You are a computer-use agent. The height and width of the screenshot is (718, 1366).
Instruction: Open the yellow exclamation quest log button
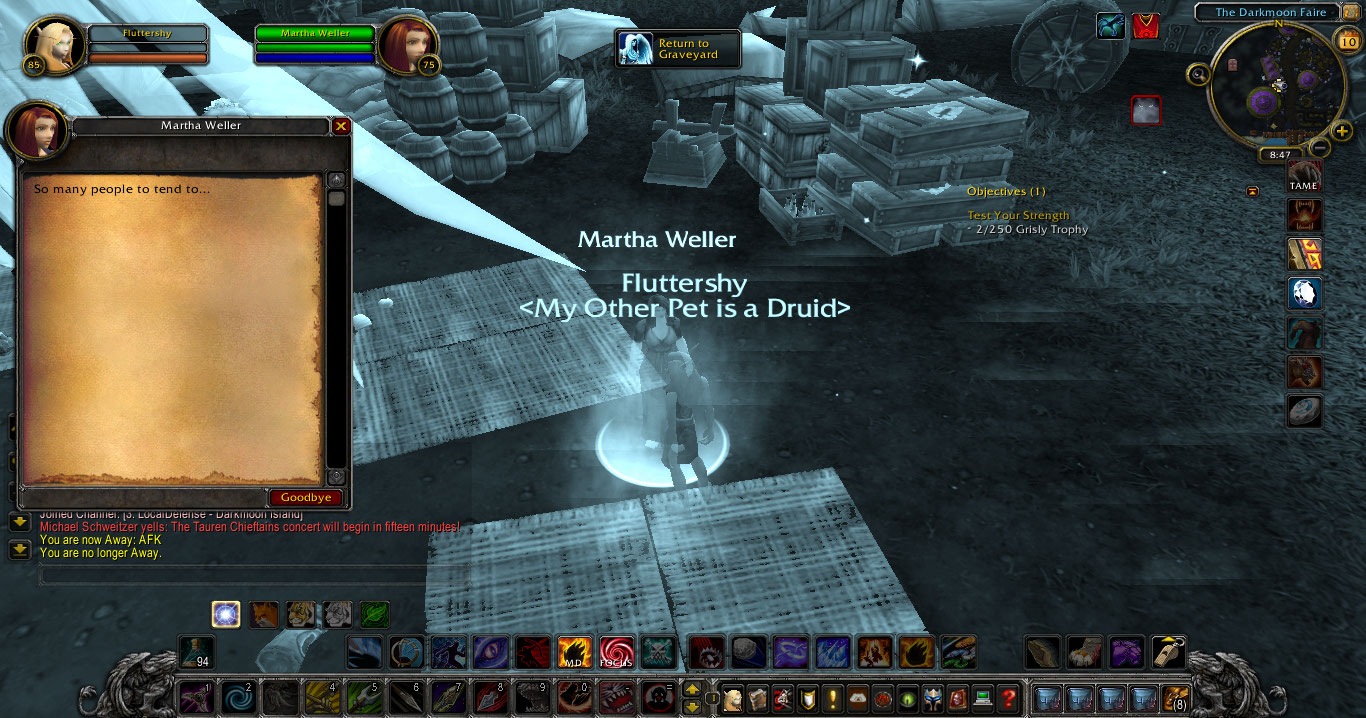(x=832, y=697)
